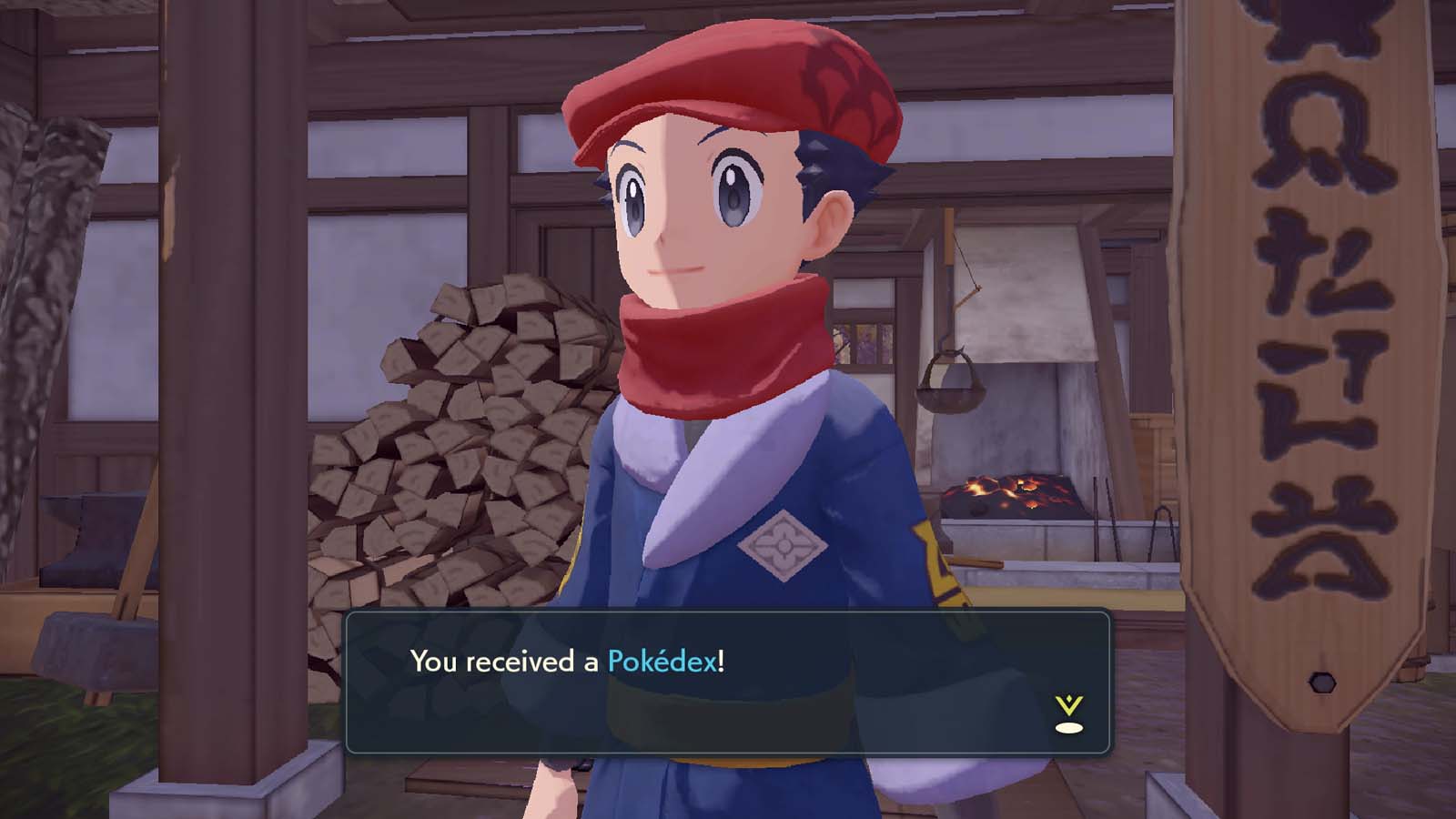Select the oval prompt indicator below the arrow
The height and width of the screenshot is (819, 1456).
(1068, 728)
